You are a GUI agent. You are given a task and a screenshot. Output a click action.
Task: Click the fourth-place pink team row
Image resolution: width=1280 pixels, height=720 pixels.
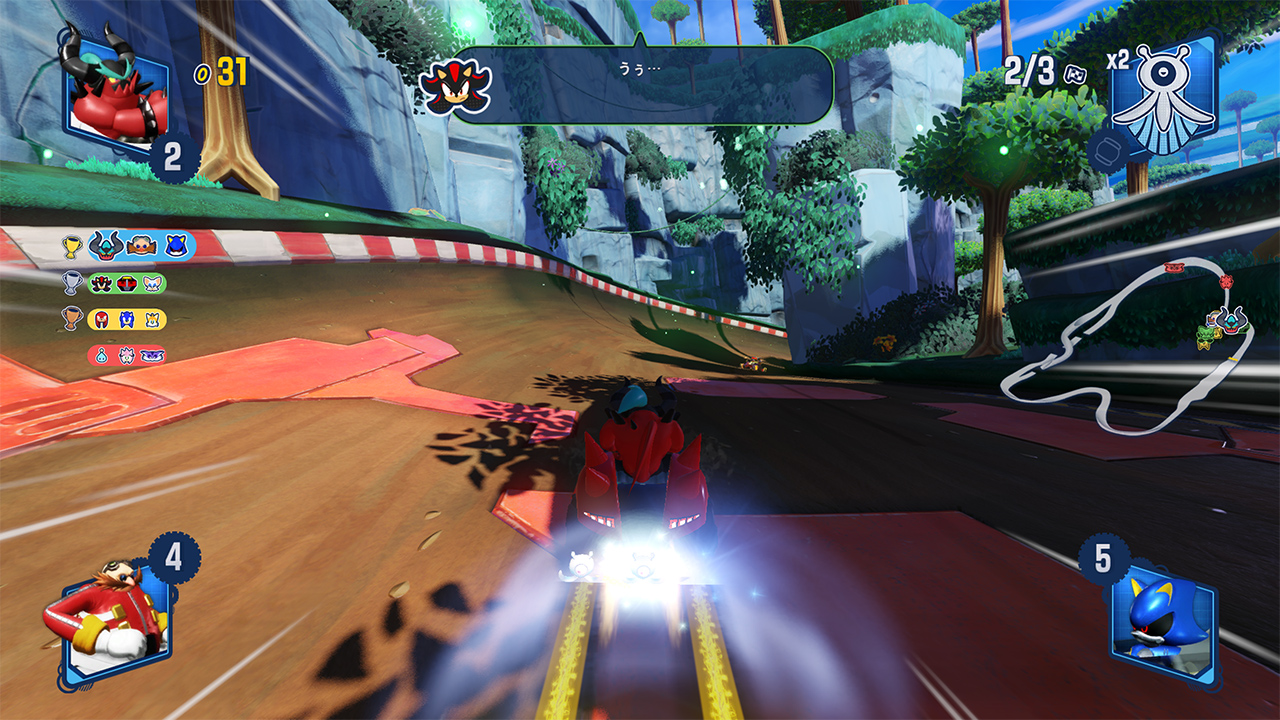tap(126, 355)
